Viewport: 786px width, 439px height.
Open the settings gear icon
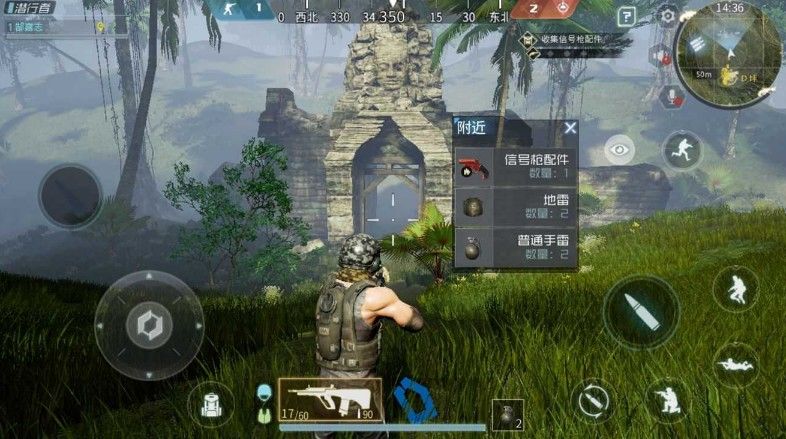point(668,15)
